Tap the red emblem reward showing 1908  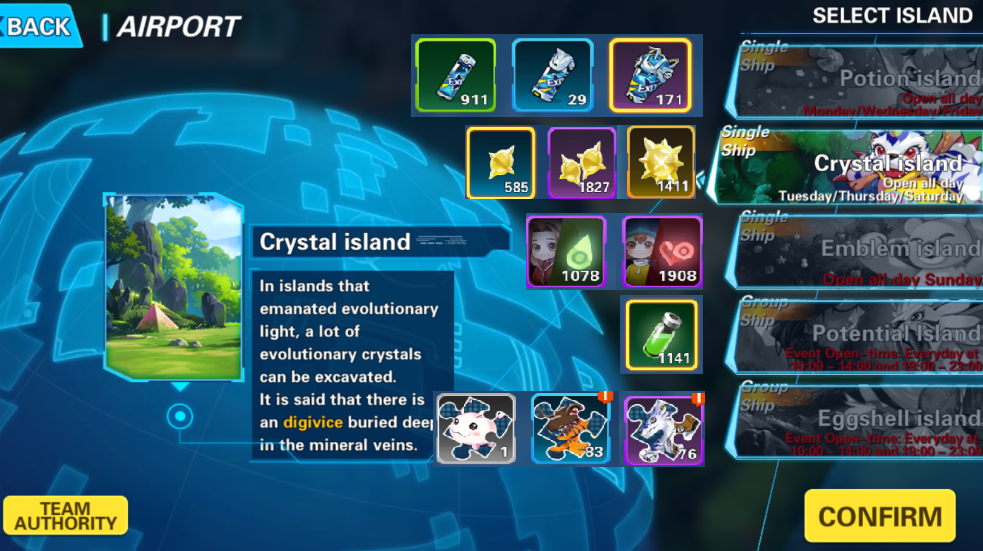pos(662,252)
